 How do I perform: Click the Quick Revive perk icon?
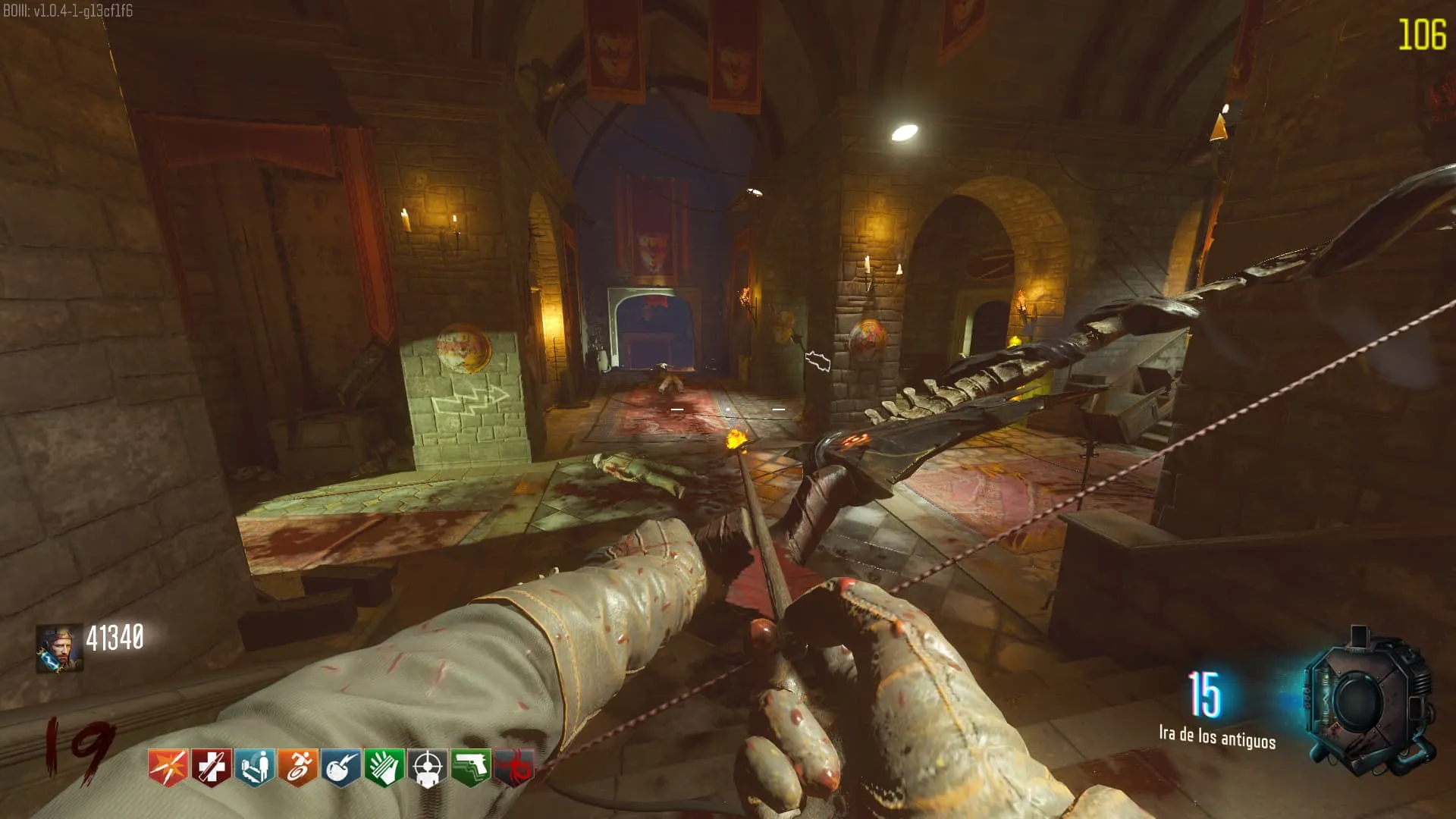(254, 767)
